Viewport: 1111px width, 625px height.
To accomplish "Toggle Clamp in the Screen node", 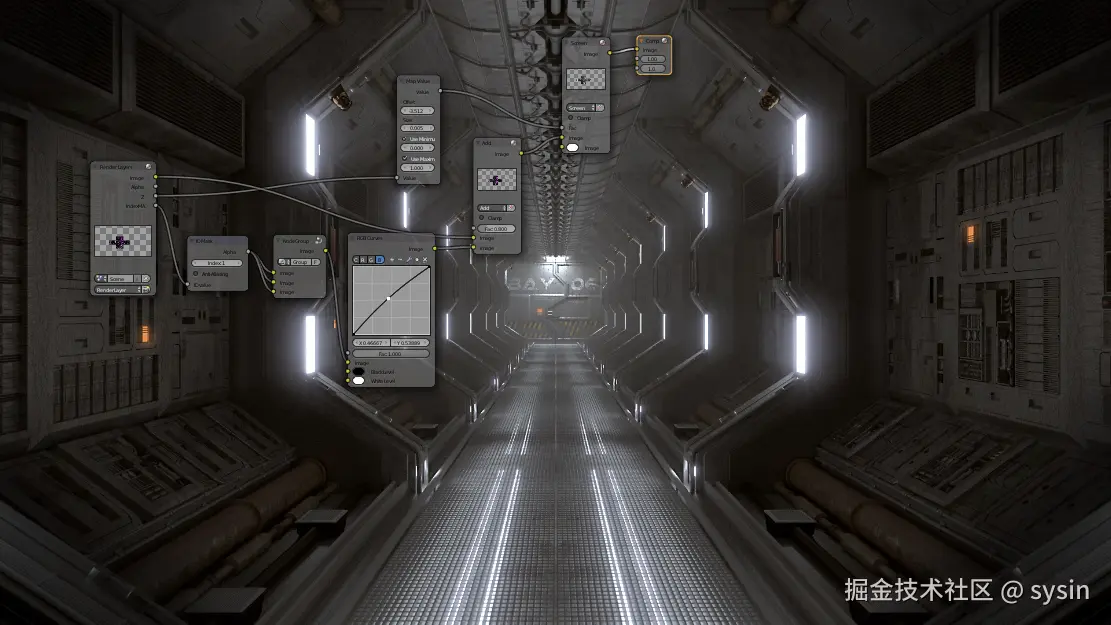I will [x=571, y=117].
